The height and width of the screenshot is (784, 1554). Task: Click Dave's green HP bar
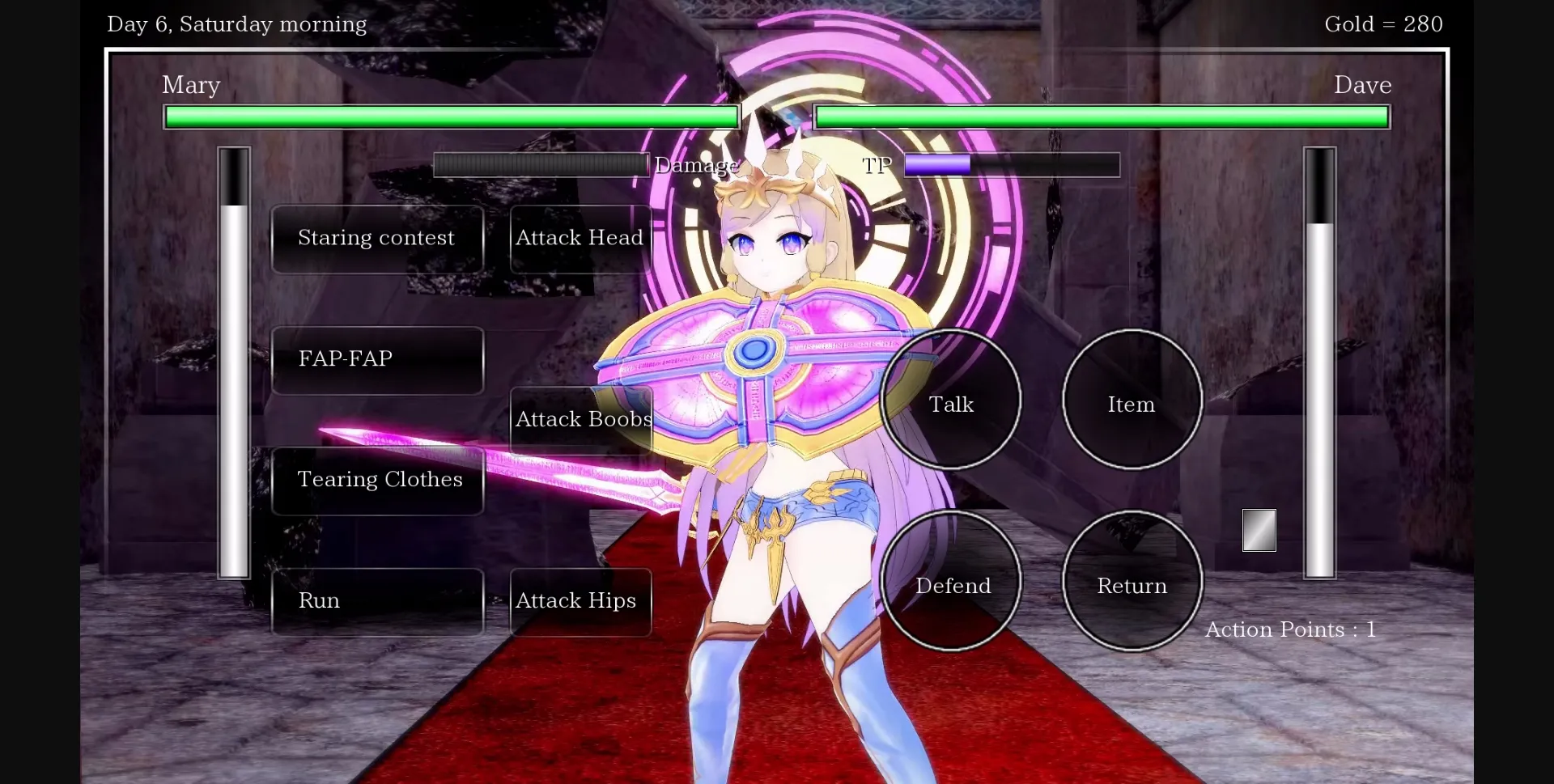1101,117
